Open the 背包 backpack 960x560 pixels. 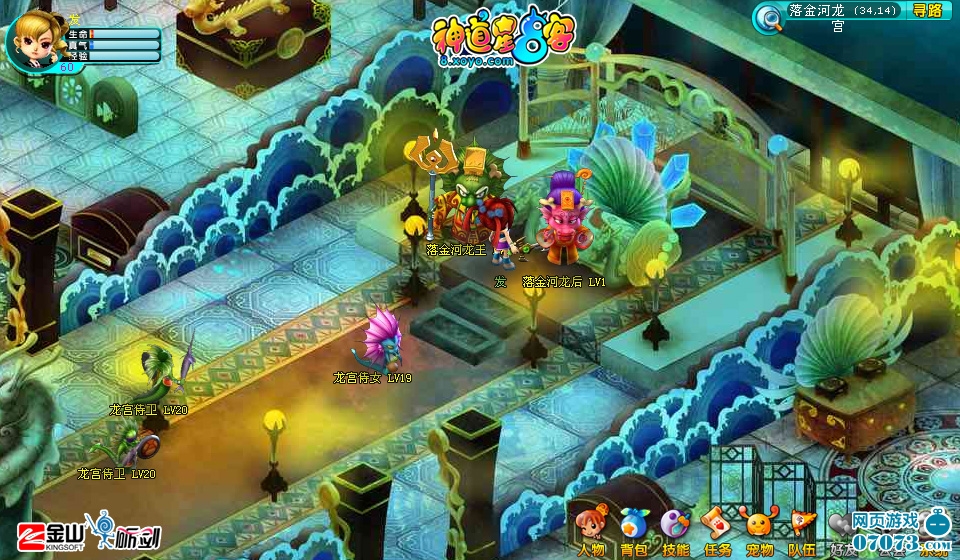[633, 531]
